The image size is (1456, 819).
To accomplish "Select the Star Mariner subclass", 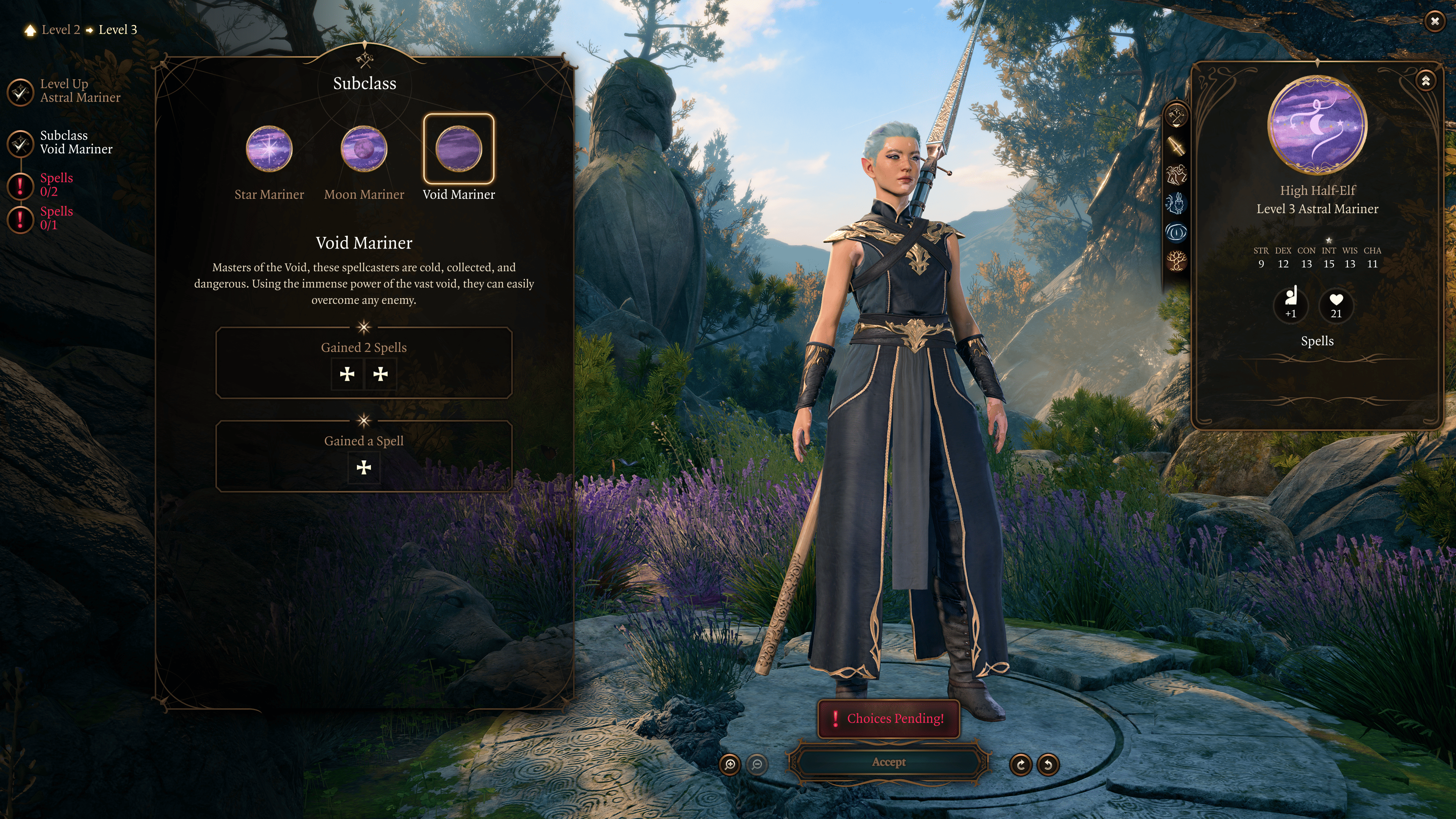I will coord(269,149).
